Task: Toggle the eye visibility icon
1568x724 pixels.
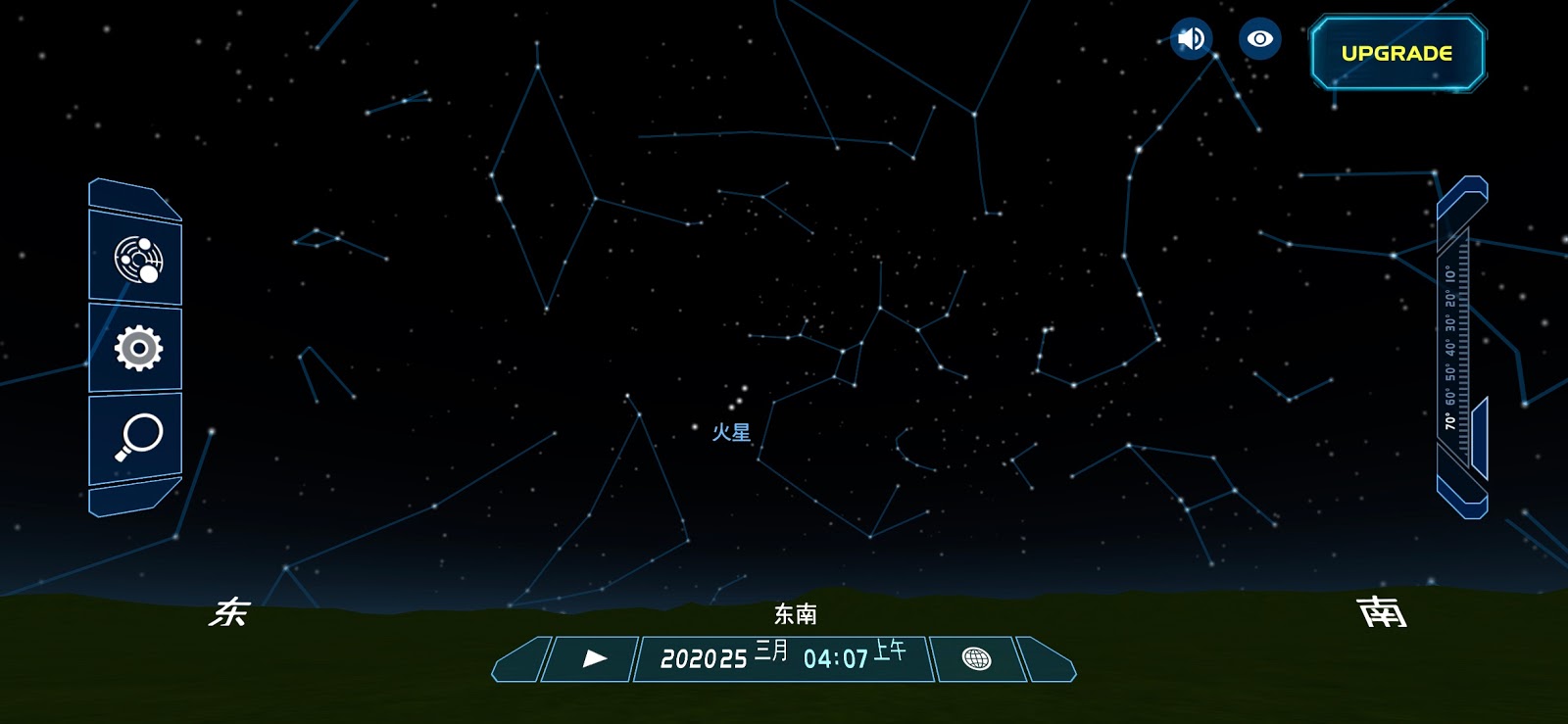Action: click(x=1259, y=38)
